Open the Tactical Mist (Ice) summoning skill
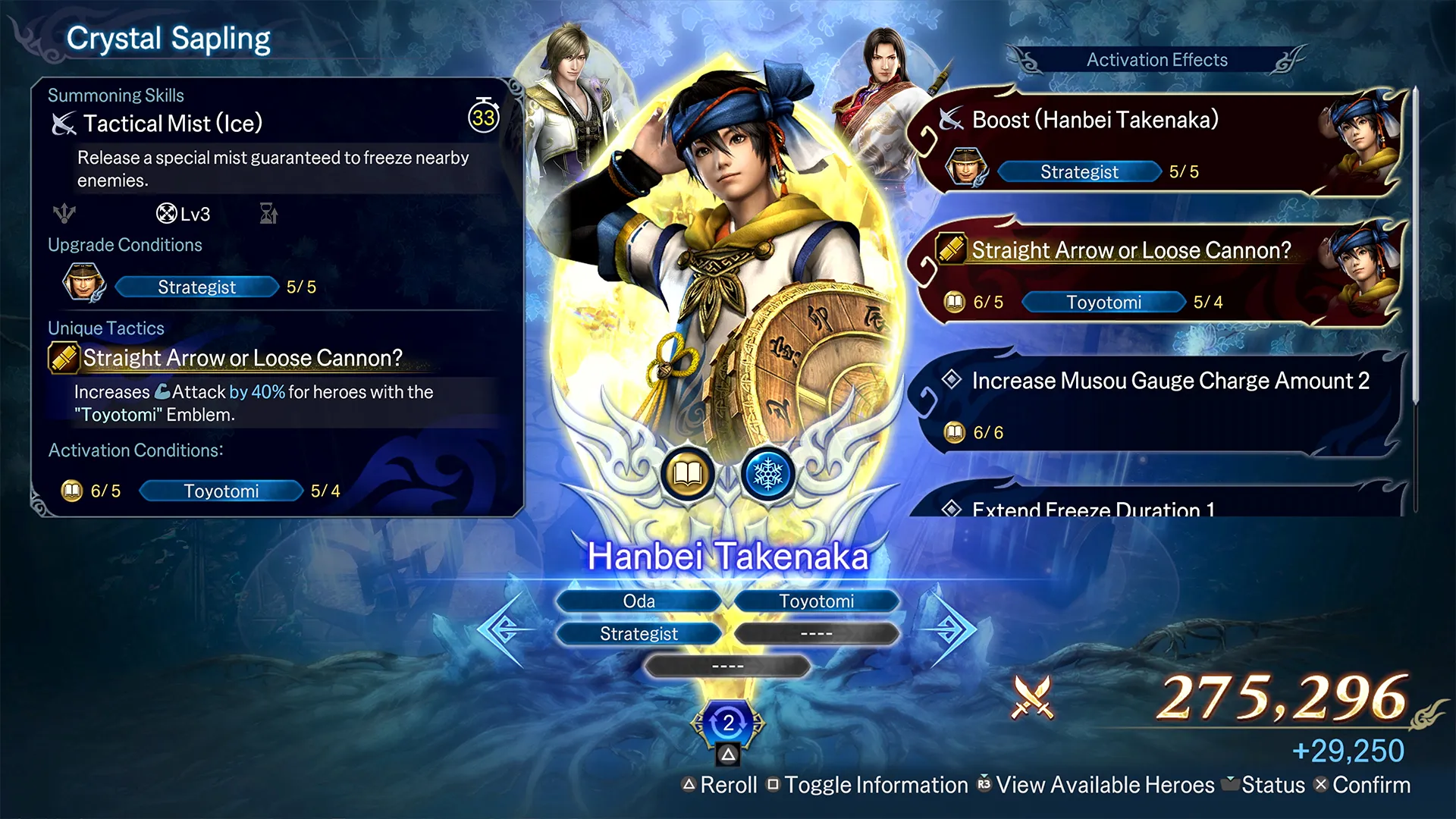Screen dimensions: 1456x819 (x=173, y=124)
